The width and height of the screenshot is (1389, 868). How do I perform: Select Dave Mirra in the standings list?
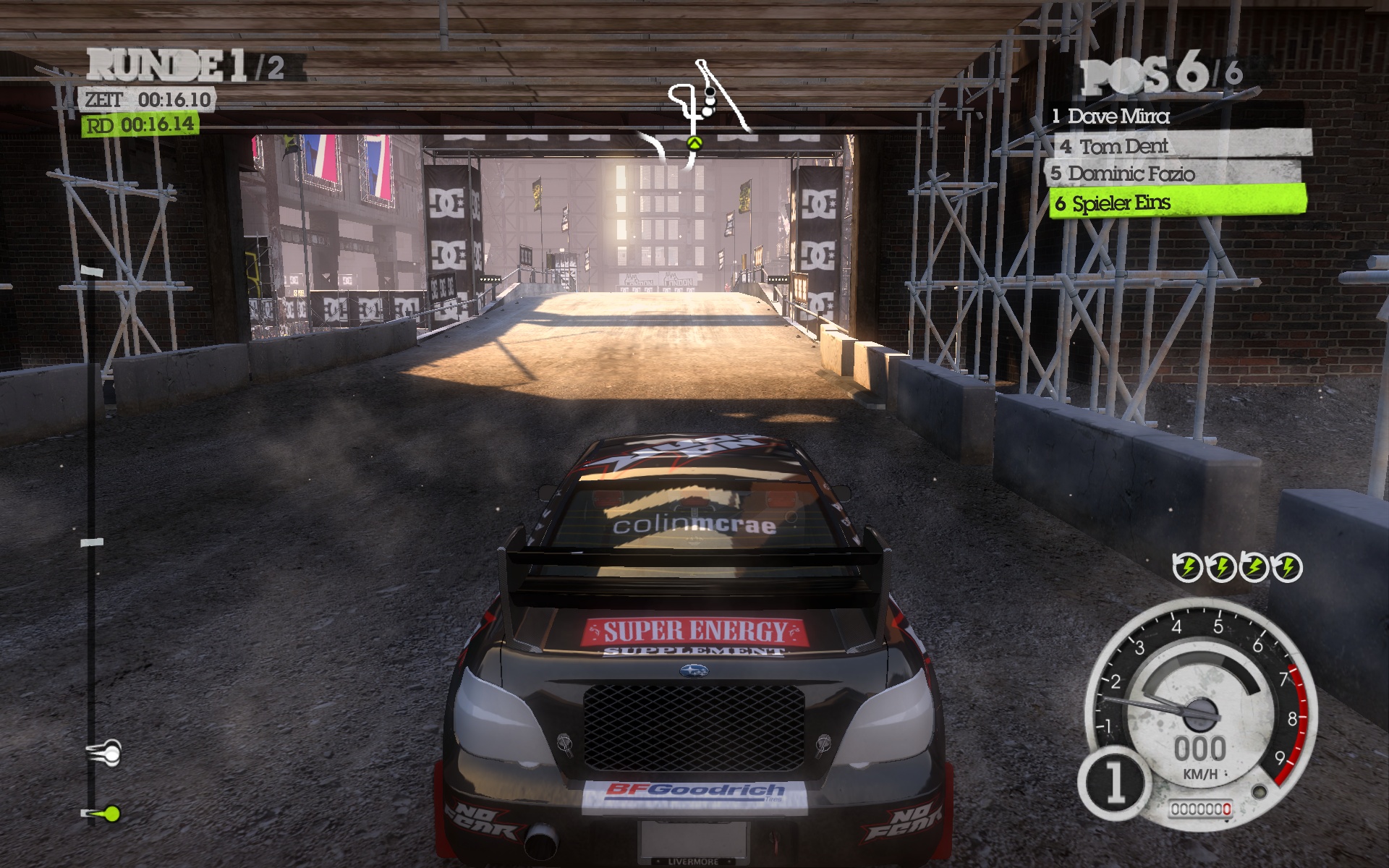[1118, 116]
